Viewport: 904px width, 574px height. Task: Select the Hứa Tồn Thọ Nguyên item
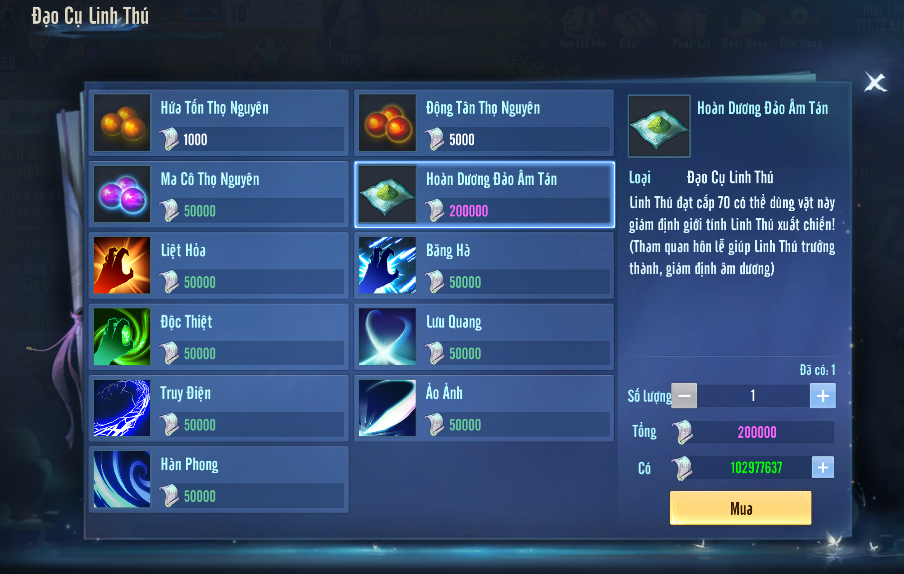coord(219,123)
